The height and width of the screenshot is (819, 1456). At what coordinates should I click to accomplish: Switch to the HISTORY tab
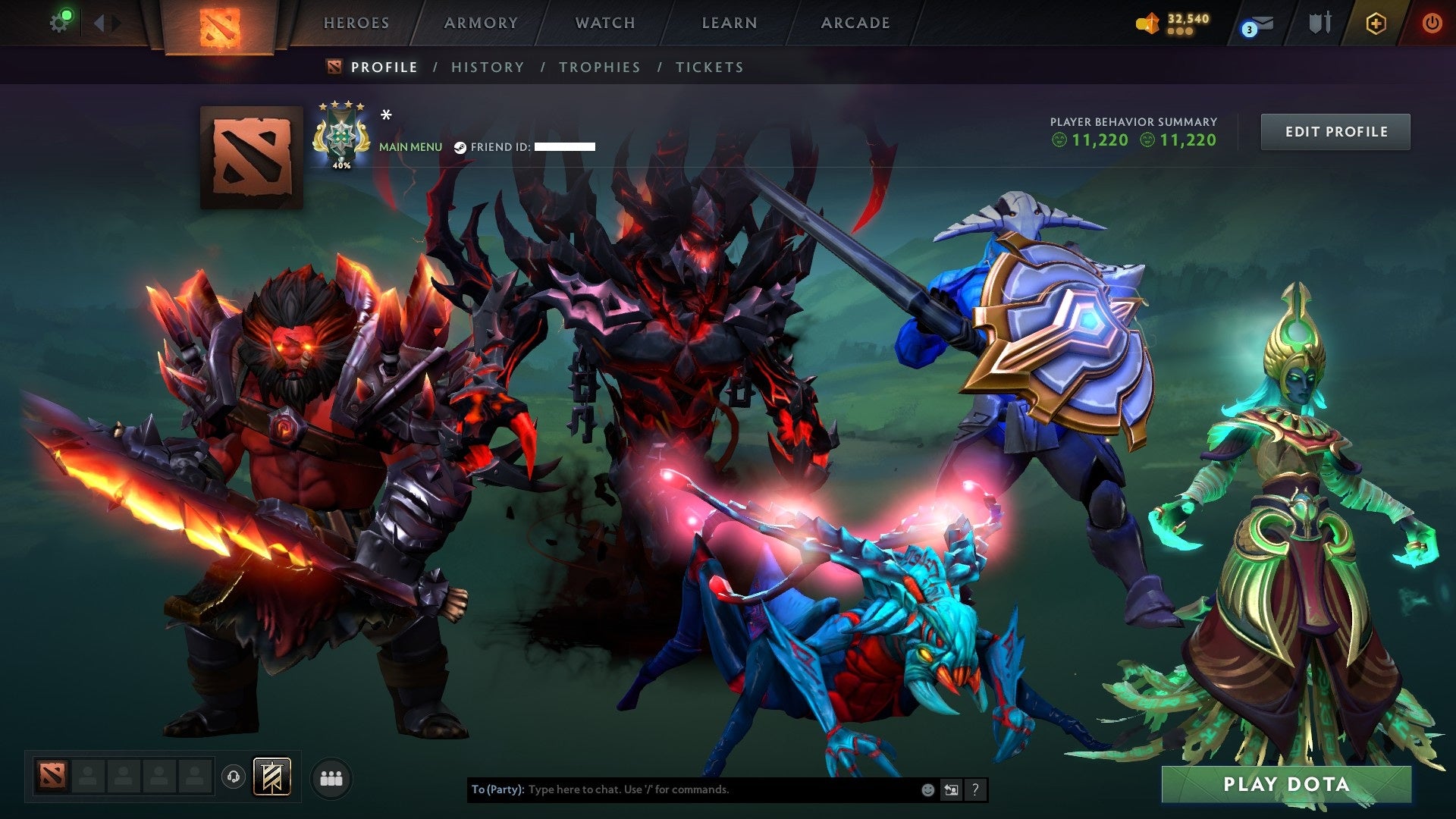(487, 67)
